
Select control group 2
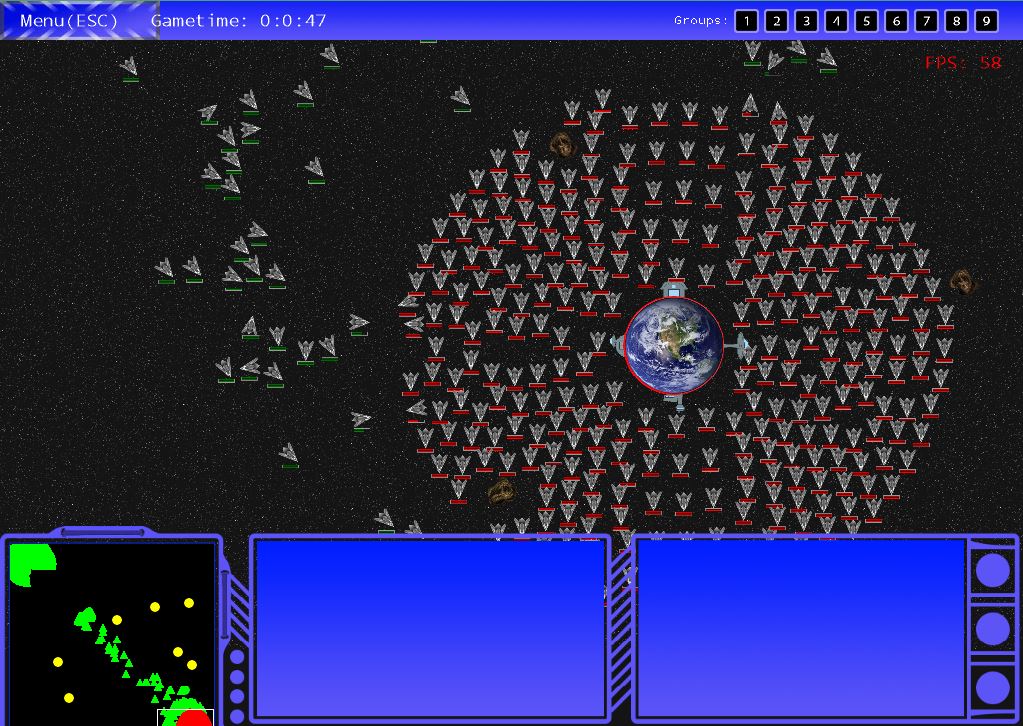click(x=776, y=21)
